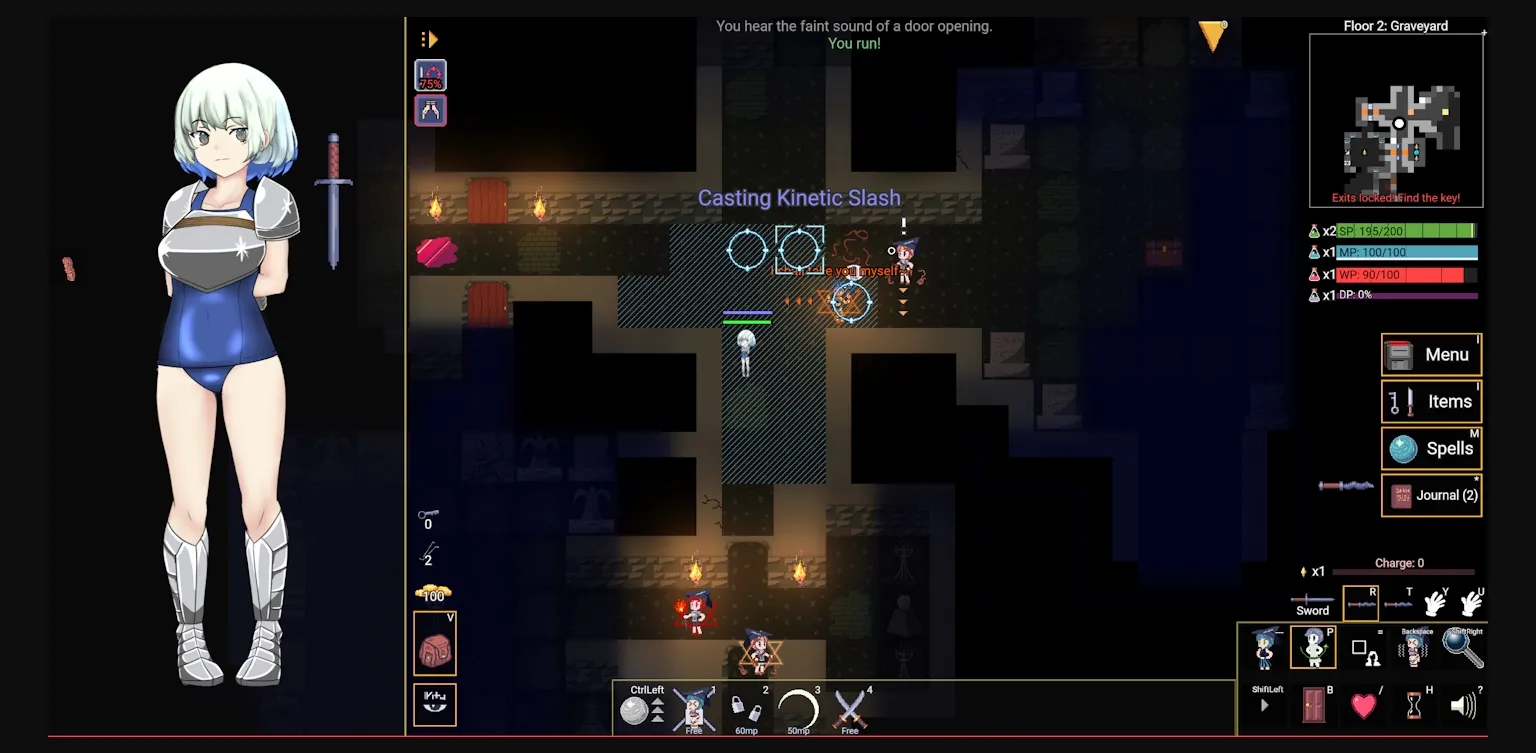Use the magnifying glass inspect icon
1536x753 pixels.
point(1462,648)
